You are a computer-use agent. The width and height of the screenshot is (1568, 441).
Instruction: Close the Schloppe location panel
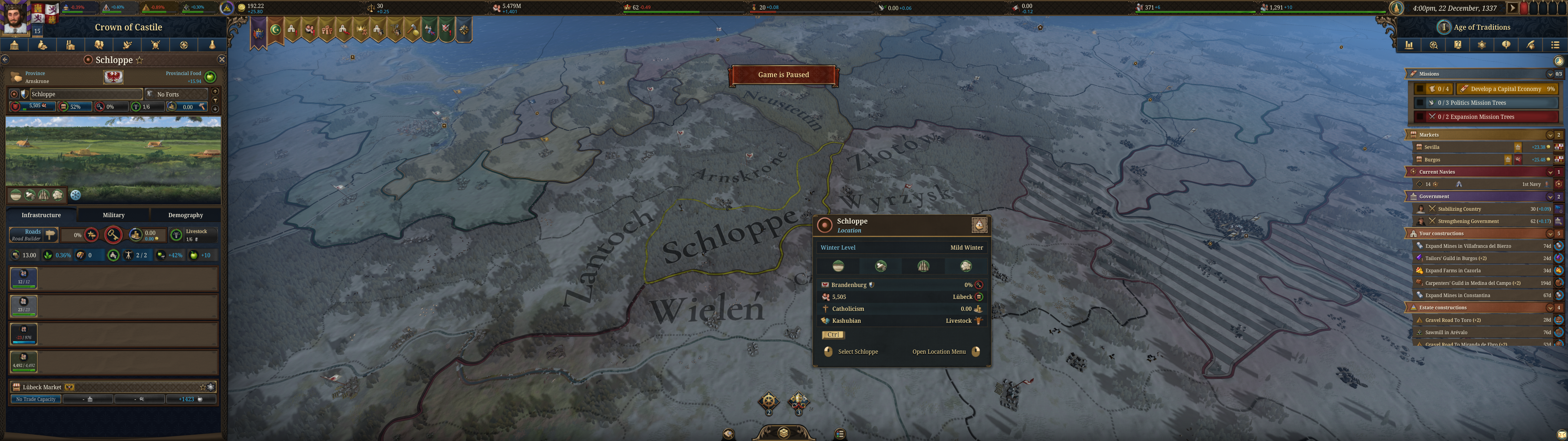click(x=221, y=60)
